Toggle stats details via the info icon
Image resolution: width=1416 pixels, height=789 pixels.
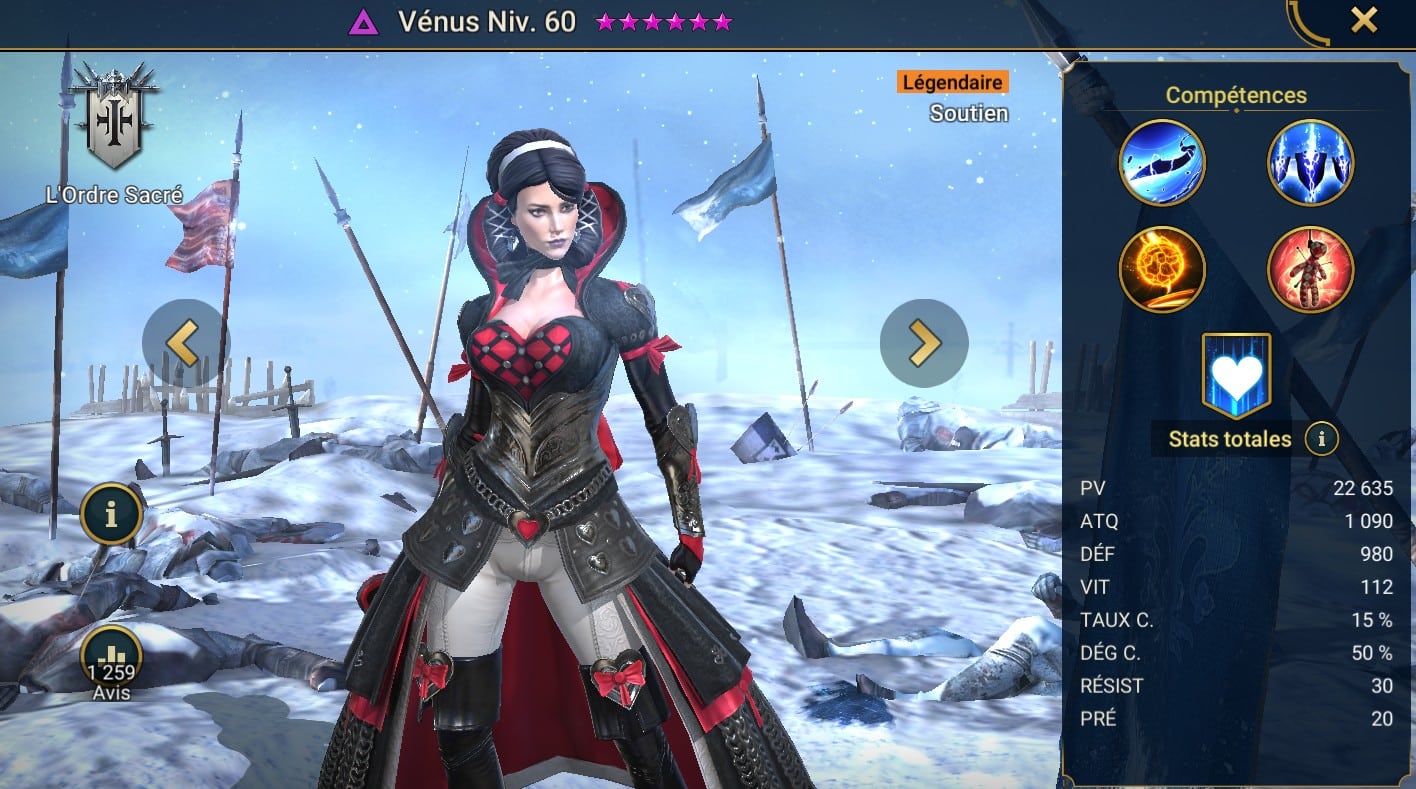pos(1320,439)
